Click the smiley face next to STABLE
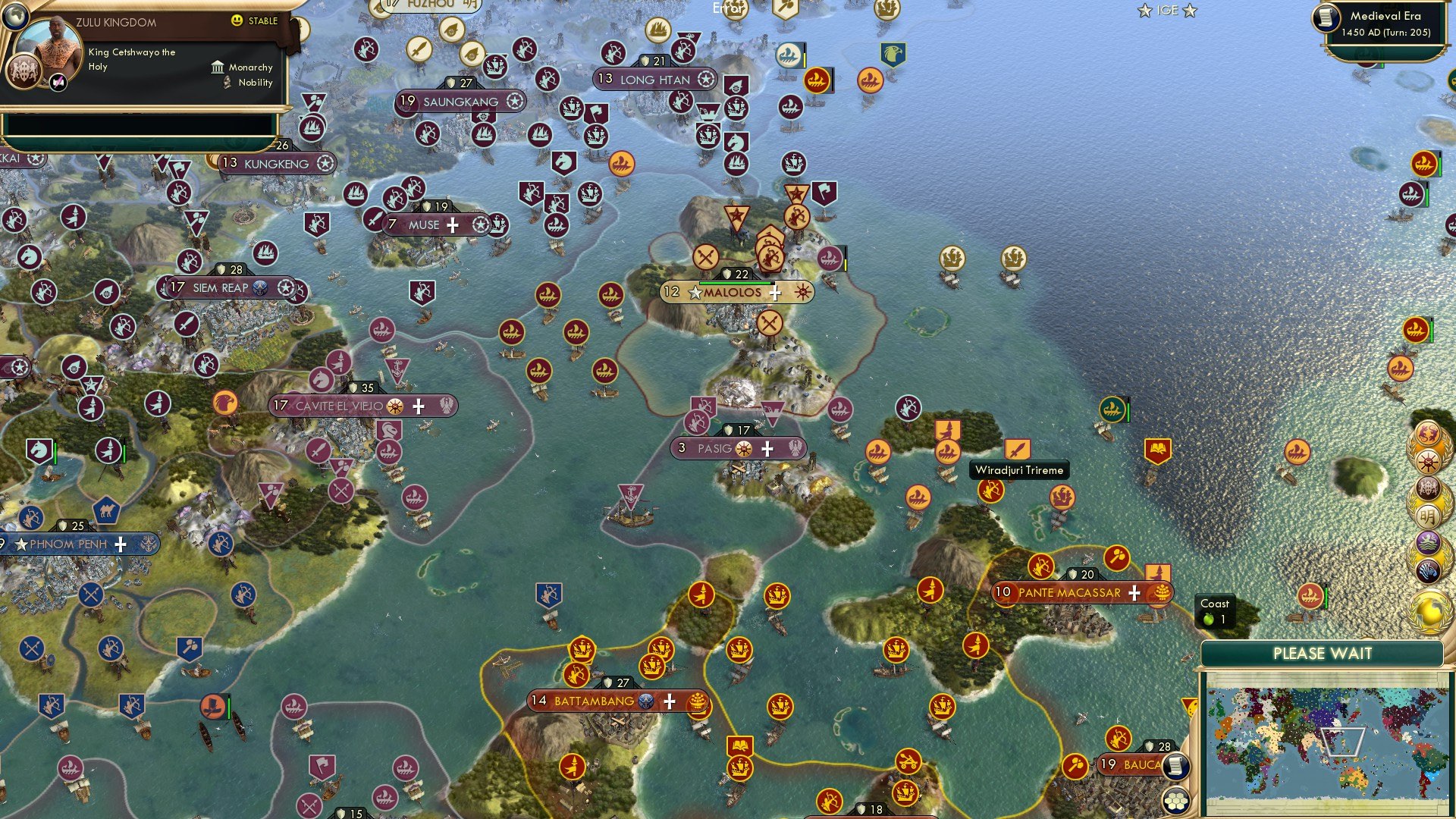Image resolution: width=1456 pixels, height=819 pixels. coord(237,21)
